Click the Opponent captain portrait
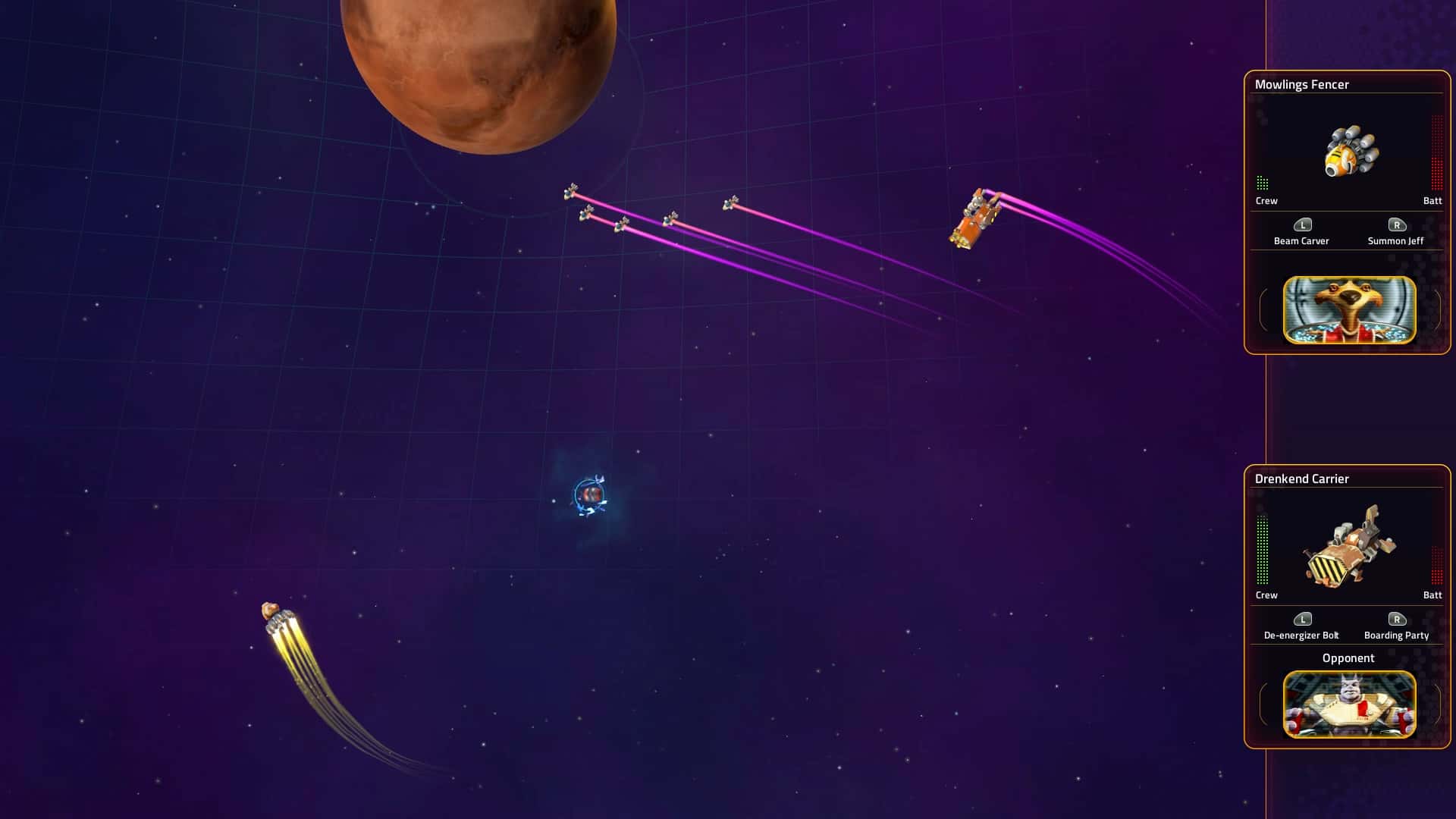 (x=1347, y=704)
